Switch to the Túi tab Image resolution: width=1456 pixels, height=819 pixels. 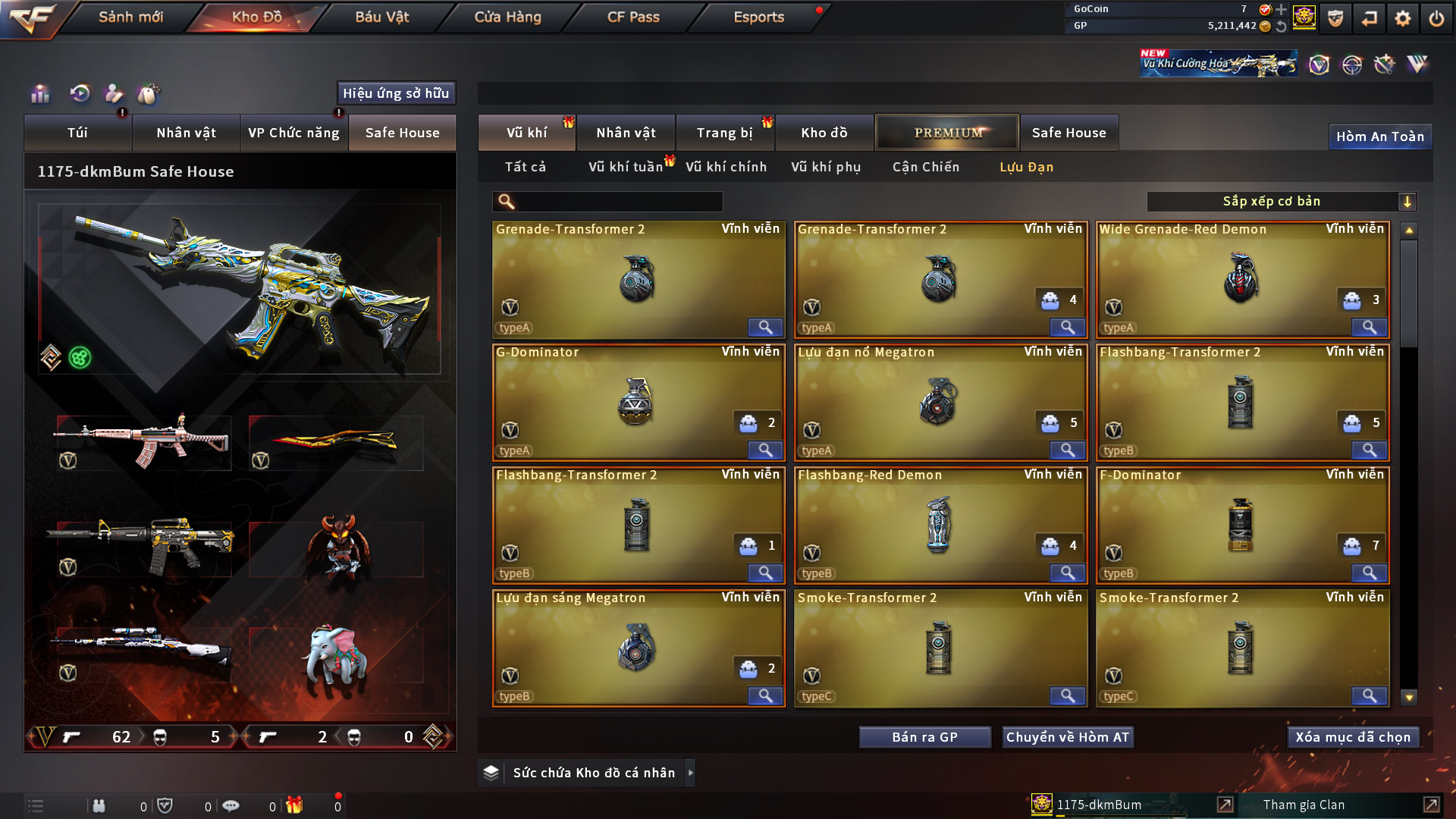tap(77, 133)
